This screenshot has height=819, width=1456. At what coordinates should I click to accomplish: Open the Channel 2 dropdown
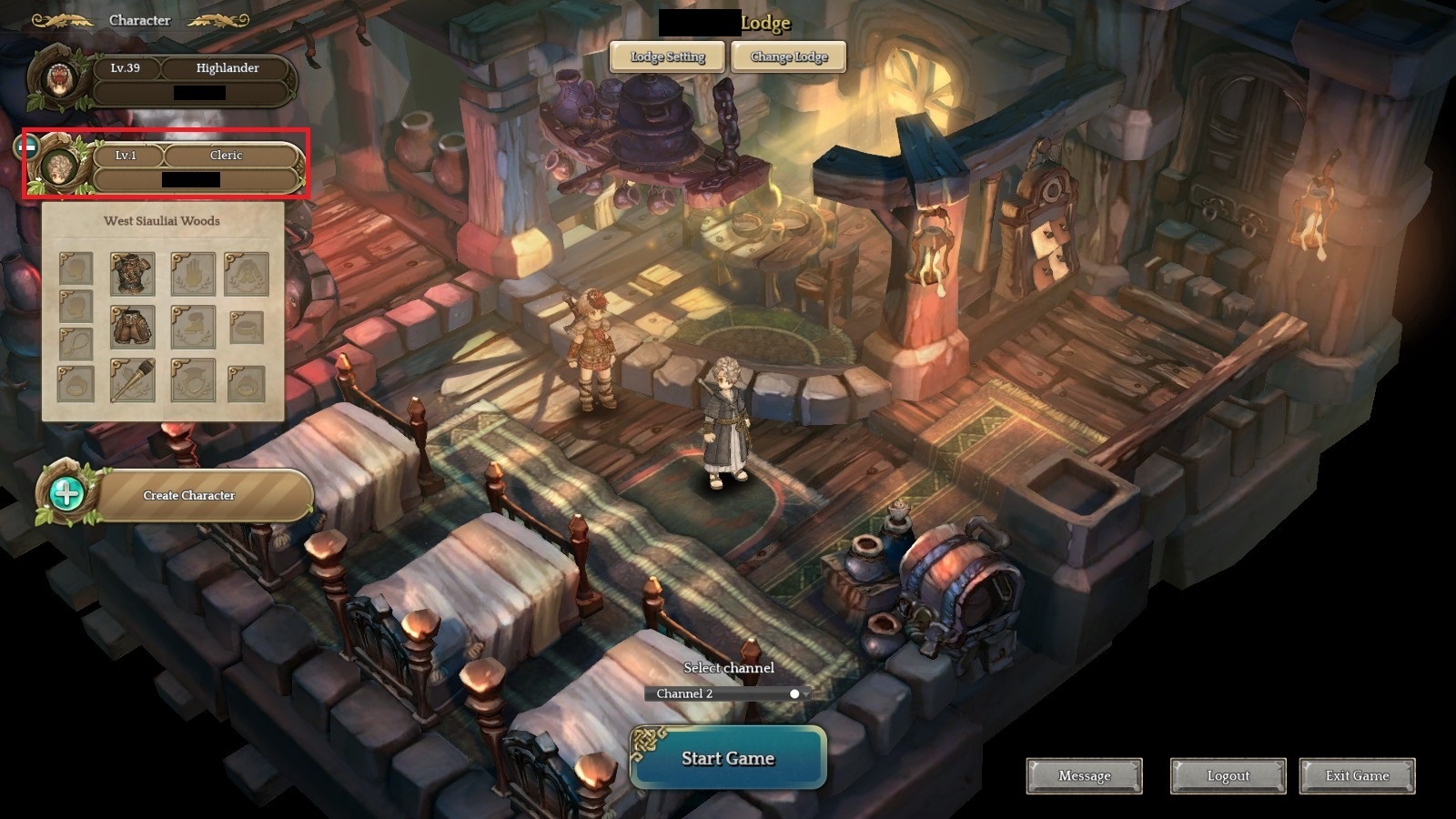727,693
